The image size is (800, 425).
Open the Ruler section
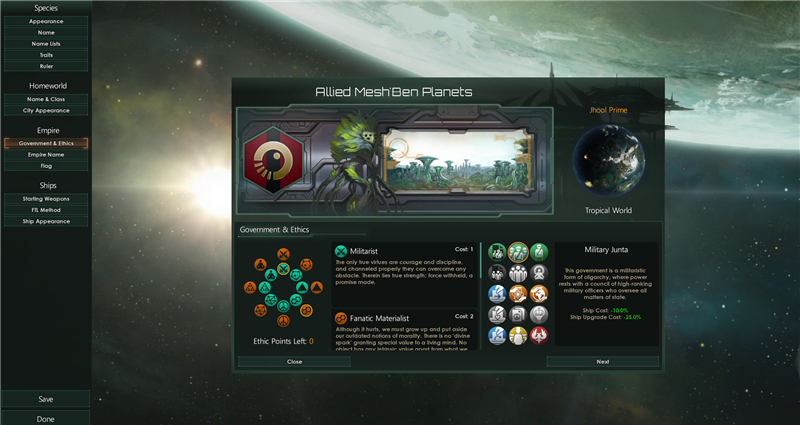coord(46,66)
